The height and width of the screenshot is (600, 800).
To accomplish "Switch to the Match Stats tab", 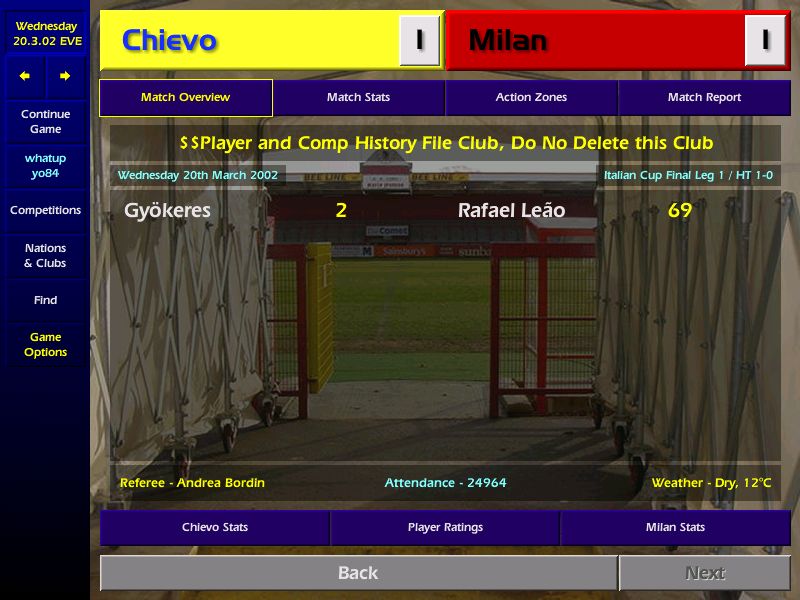I will (358, 98).
